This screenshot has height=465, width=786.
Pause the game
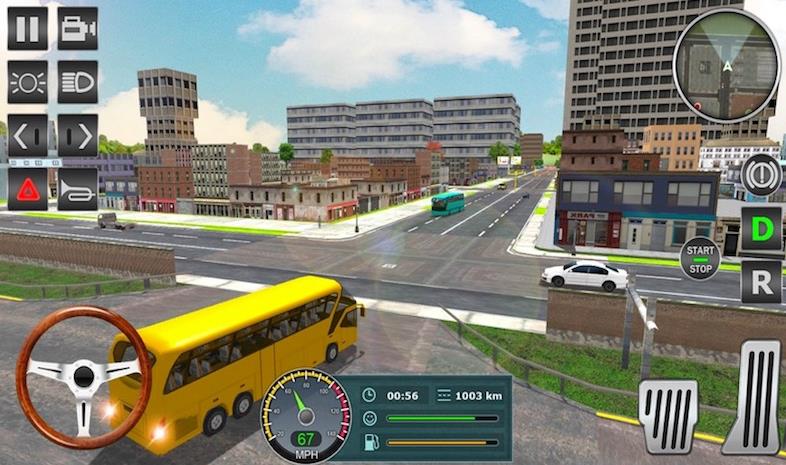click(27, 27)
